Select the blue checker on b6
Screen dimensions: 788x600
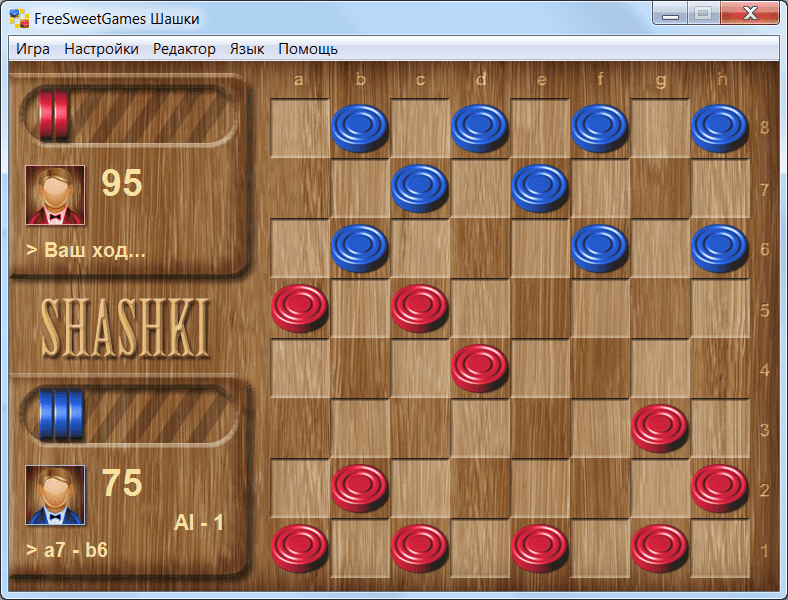pos(360,247)
